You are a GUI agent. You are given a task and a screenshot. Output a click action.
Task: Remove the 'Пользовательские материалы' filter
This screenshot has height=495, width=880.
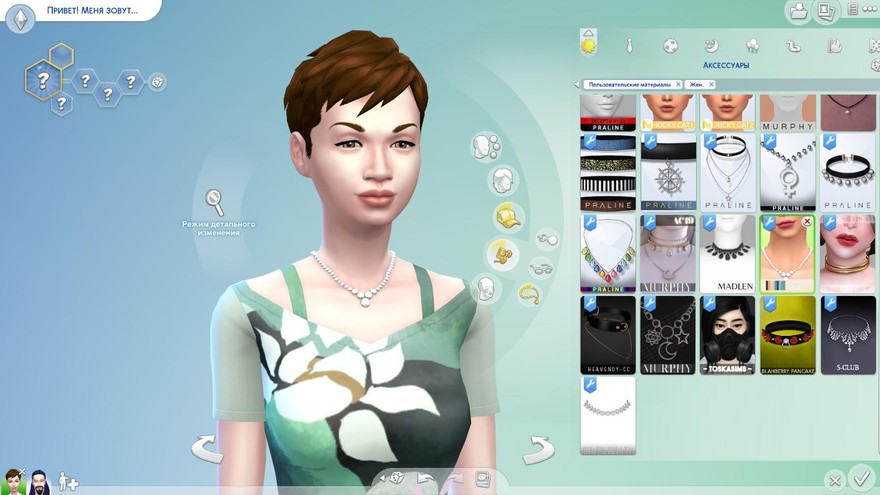678,85
